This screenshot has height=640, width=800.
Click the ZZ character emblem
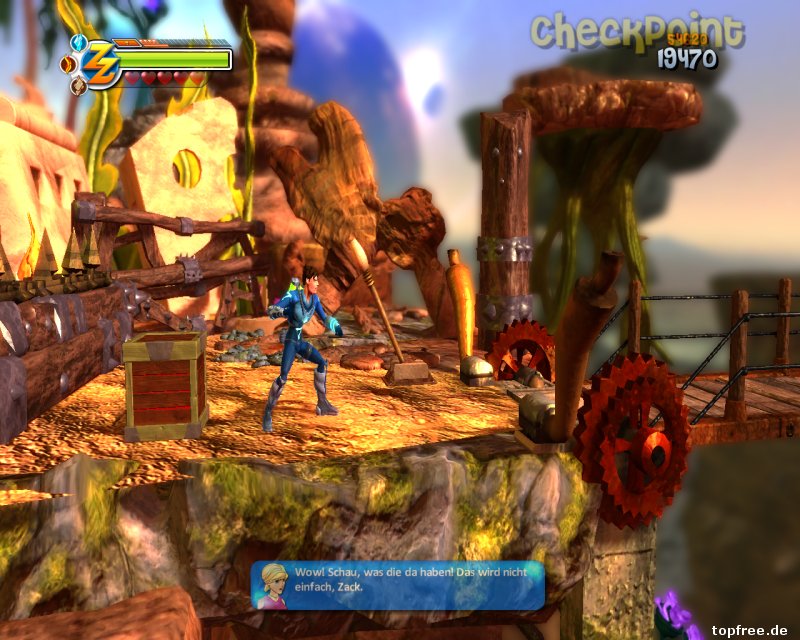coord(100,65)
